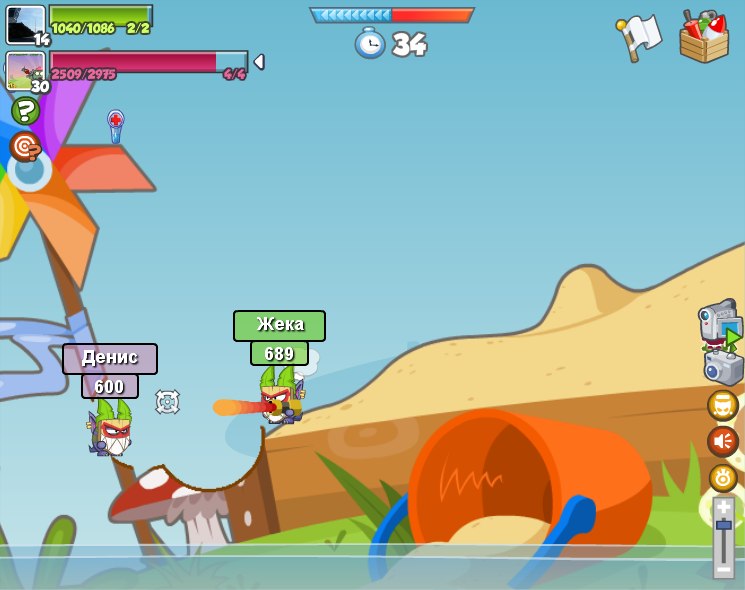Viewport: 745px width, 590px height.
Task: Toggle the sound speaker button
Action: tap(722, 441)
